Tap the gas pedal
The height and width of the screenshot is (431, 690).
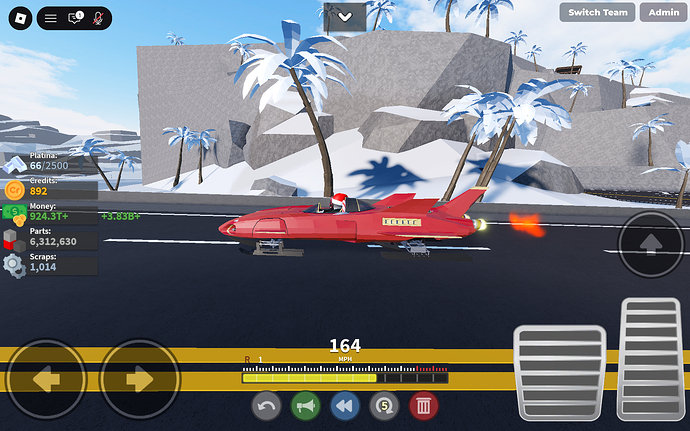[654, 358]
